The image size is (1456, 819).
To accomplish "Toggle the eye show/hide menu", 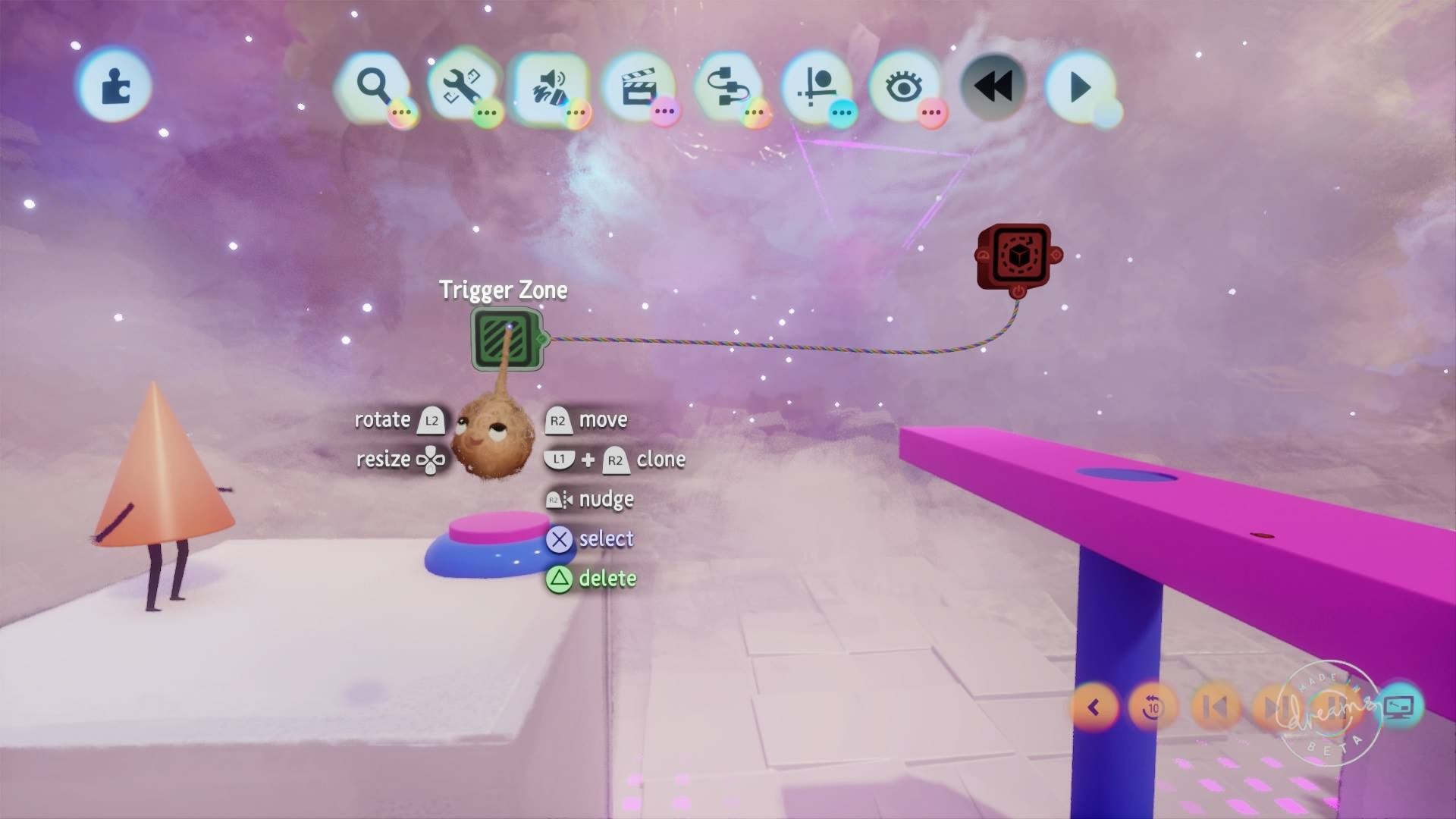I will coord(904,86).
